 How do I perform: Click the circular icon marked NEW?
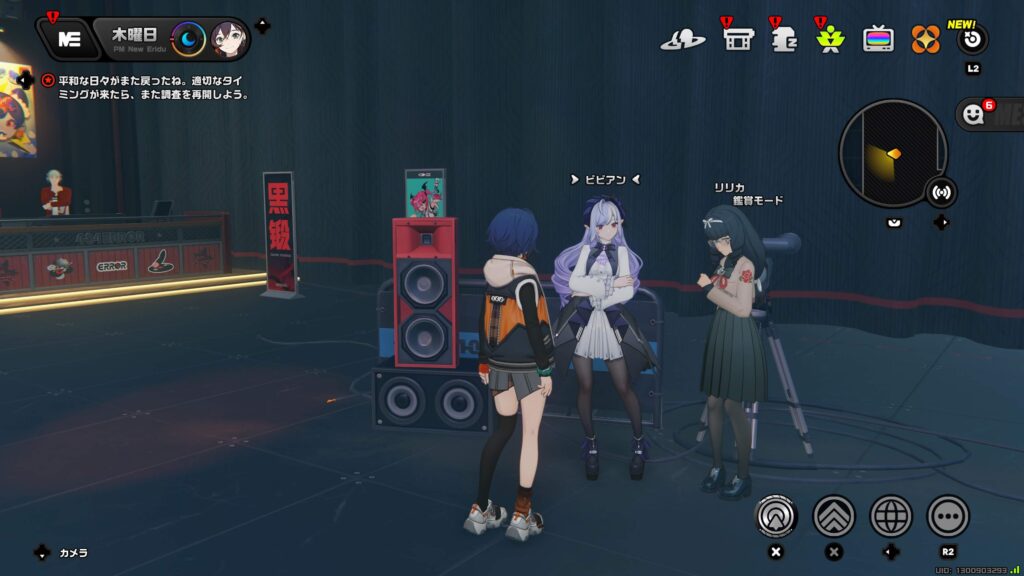(x=973, y=39)
